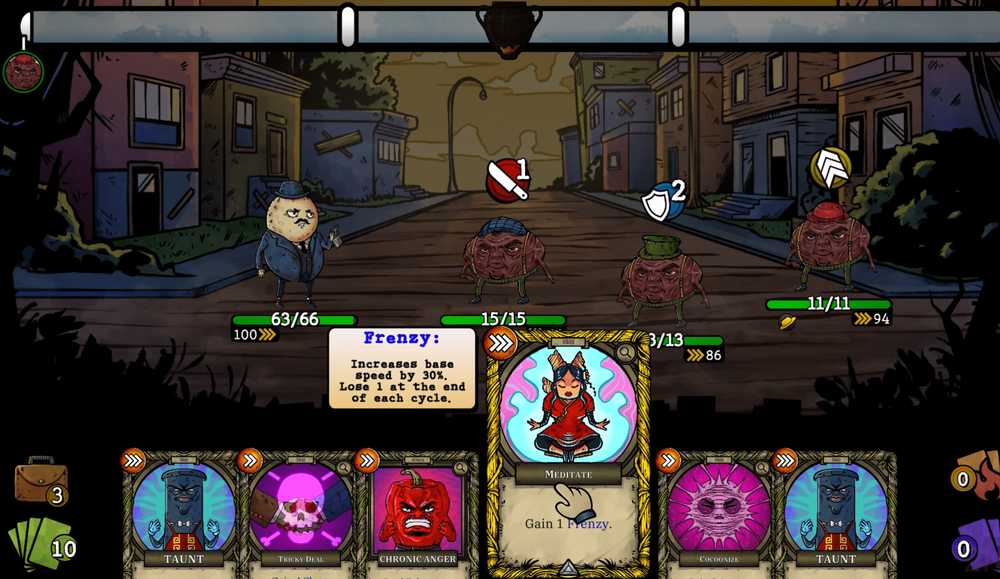View the green draw deck pile
Screen dimensions: 1000x579
pos(38,545)
